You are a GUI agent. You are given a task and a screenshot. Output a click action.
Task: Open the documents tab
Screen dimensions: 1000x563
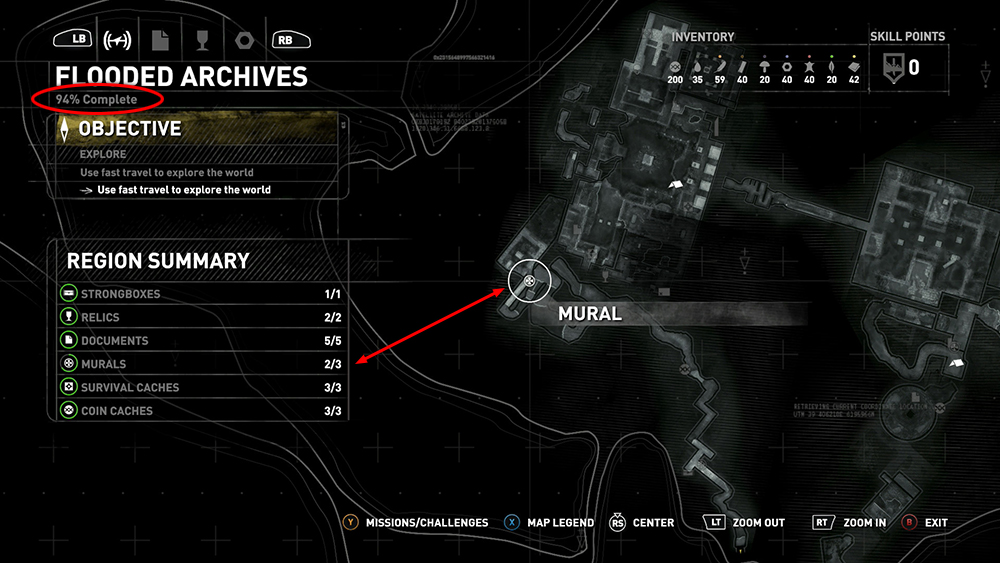159,40
